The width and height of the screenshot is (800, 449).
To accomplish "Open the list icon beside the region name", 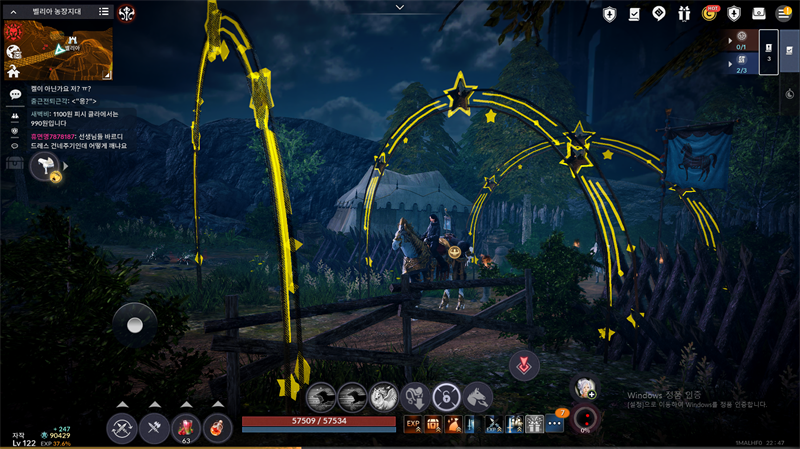I will click(x=104, y=12).
